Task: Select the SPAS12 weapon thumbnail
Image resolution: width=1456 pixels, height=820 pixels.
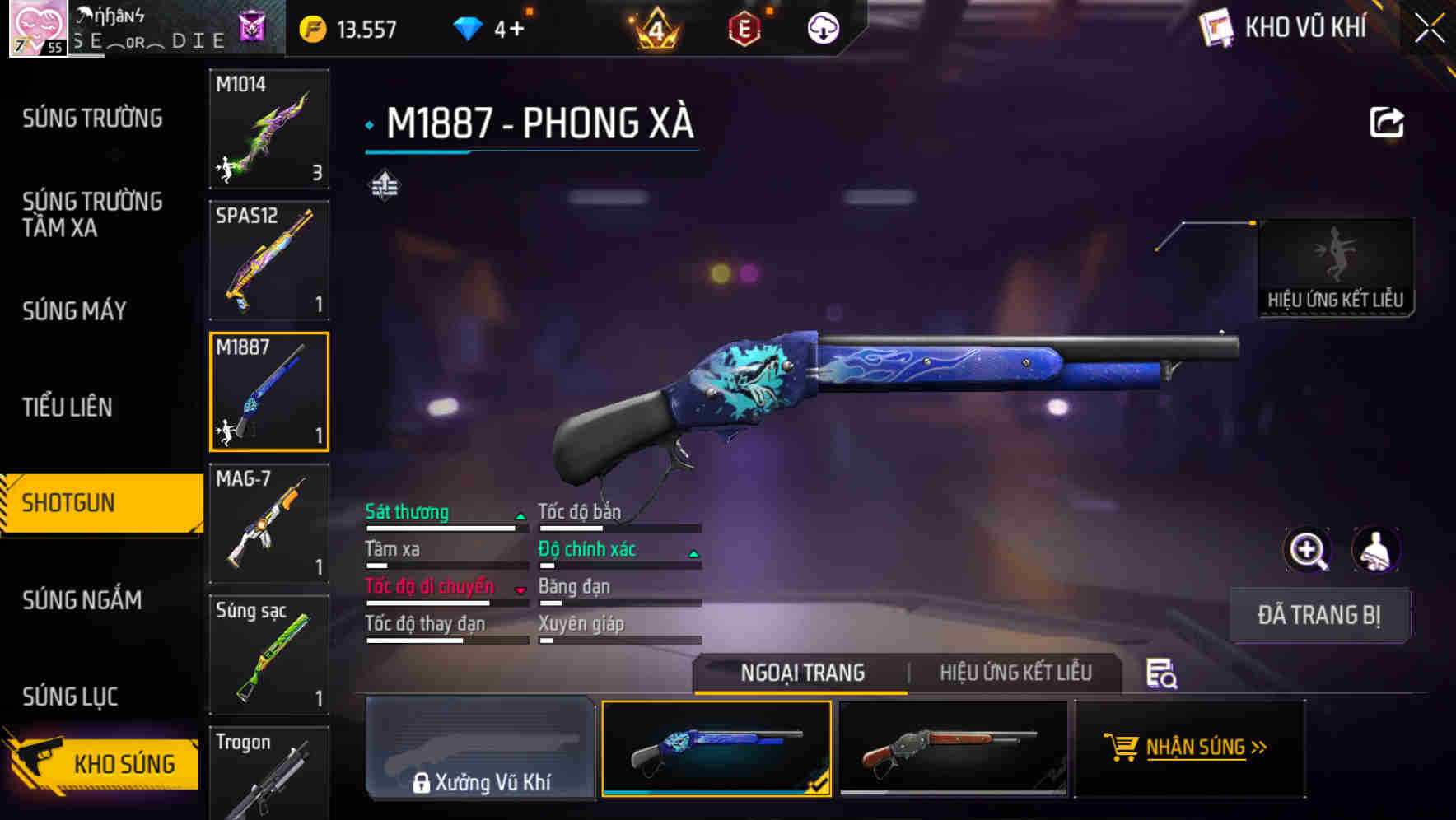Action: pos(268,259)
